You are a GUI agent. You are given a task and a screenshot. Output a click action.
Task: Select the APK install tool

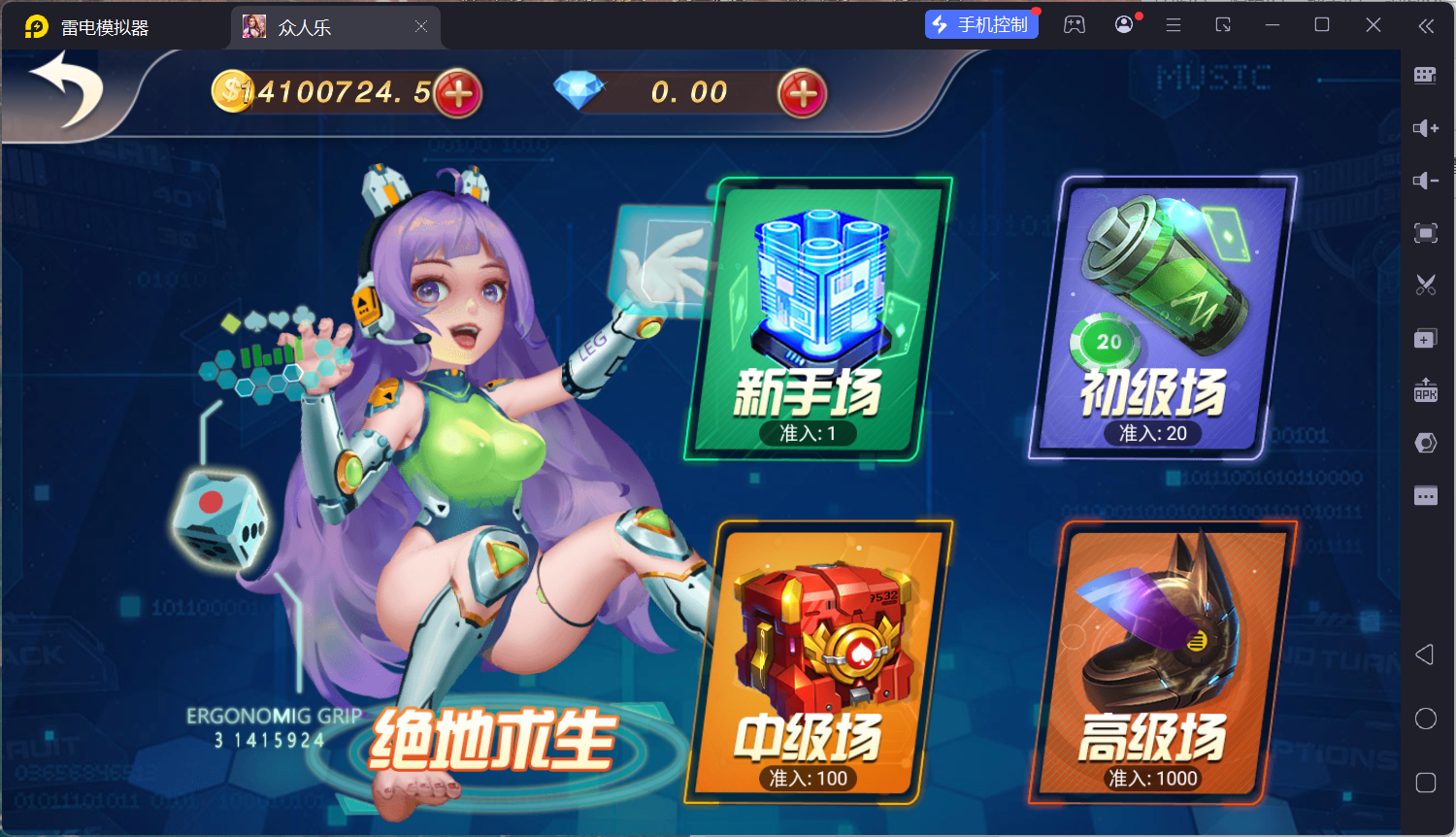coord(1425,392)
